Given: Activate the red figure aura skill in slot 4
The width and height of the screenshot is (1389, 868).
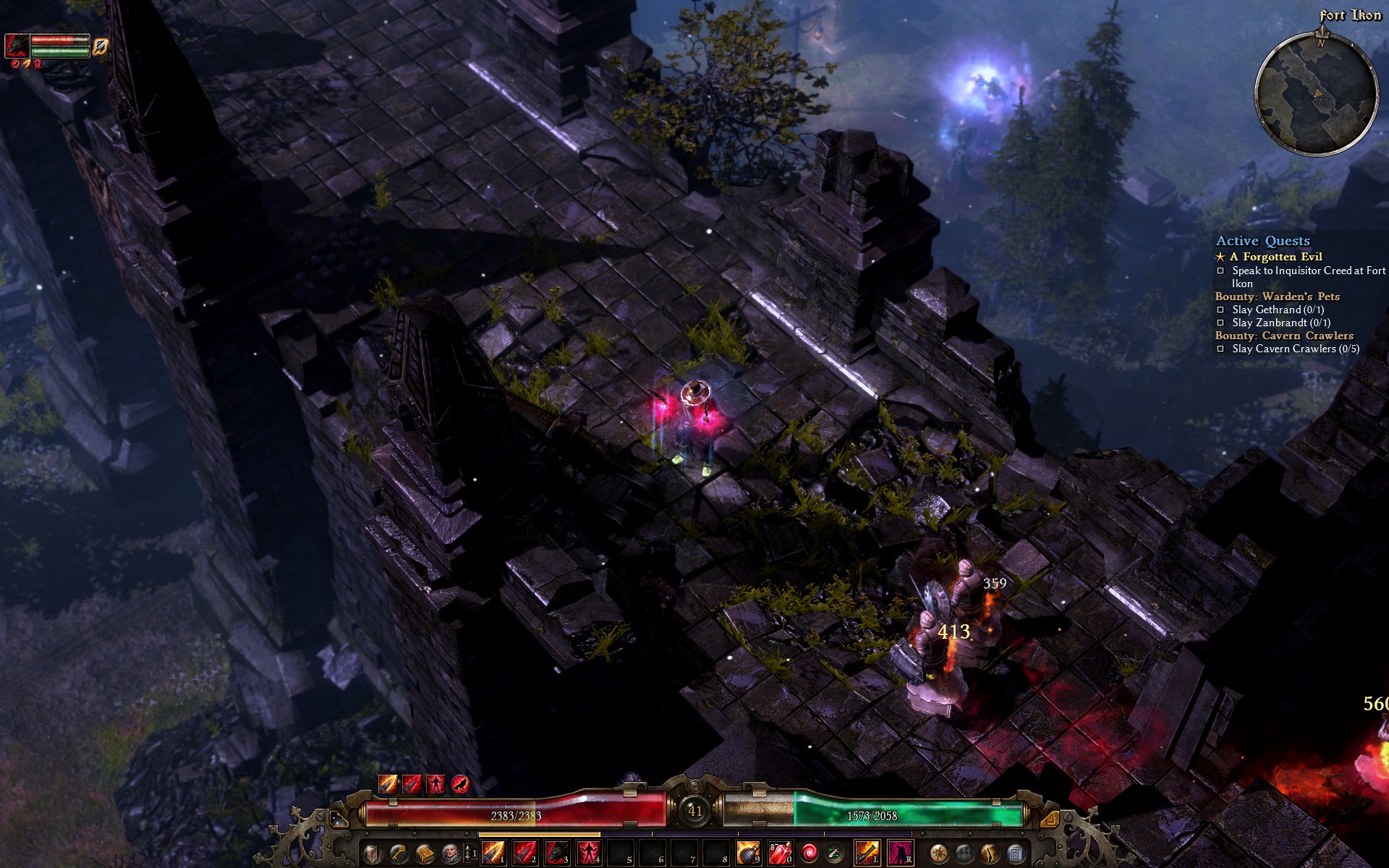Looking at the screenshot, I should pos(589,854).
